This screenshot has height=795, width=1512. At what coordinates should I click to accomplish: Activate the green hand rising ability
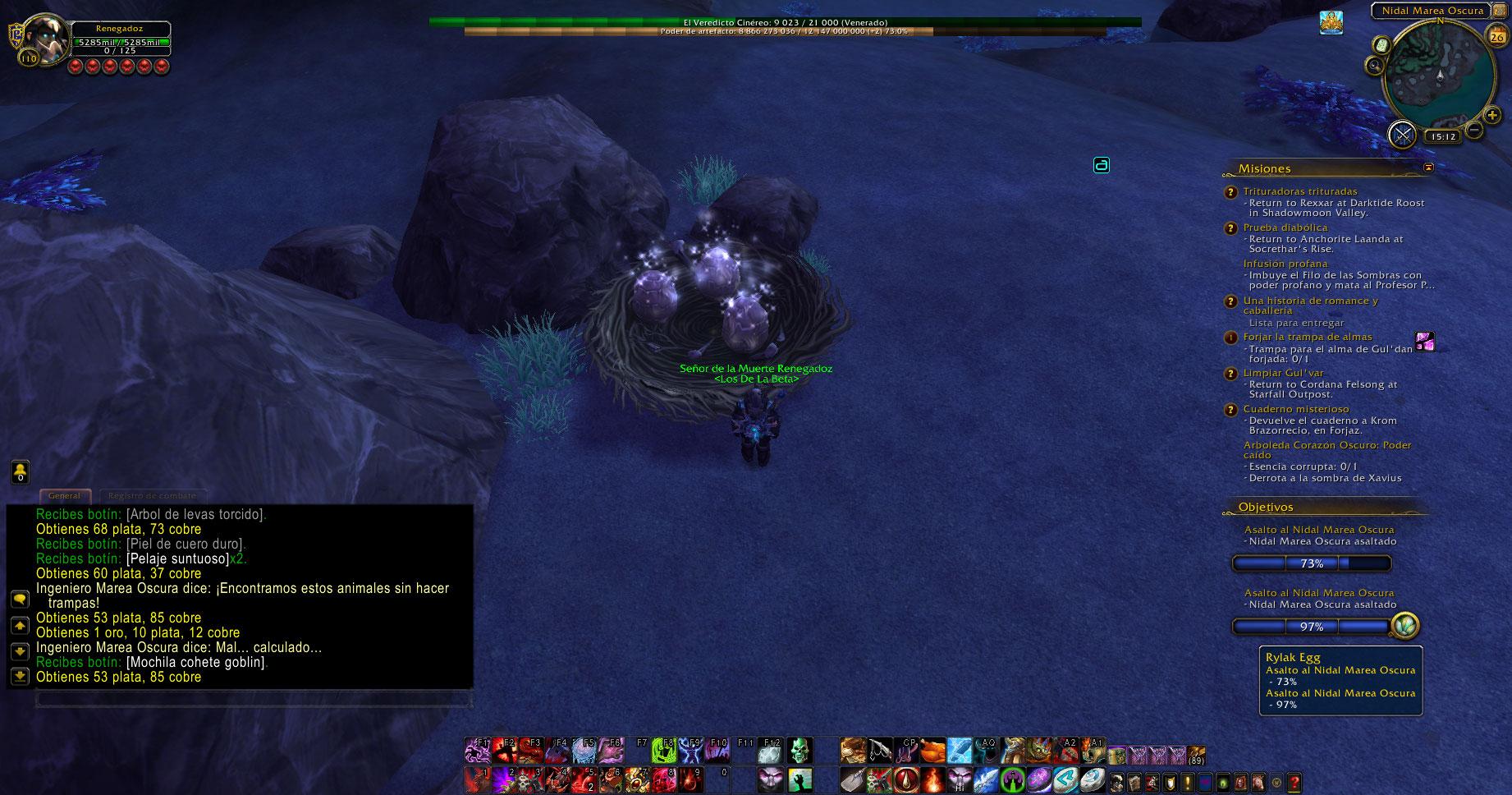click(x=800, y=779)
